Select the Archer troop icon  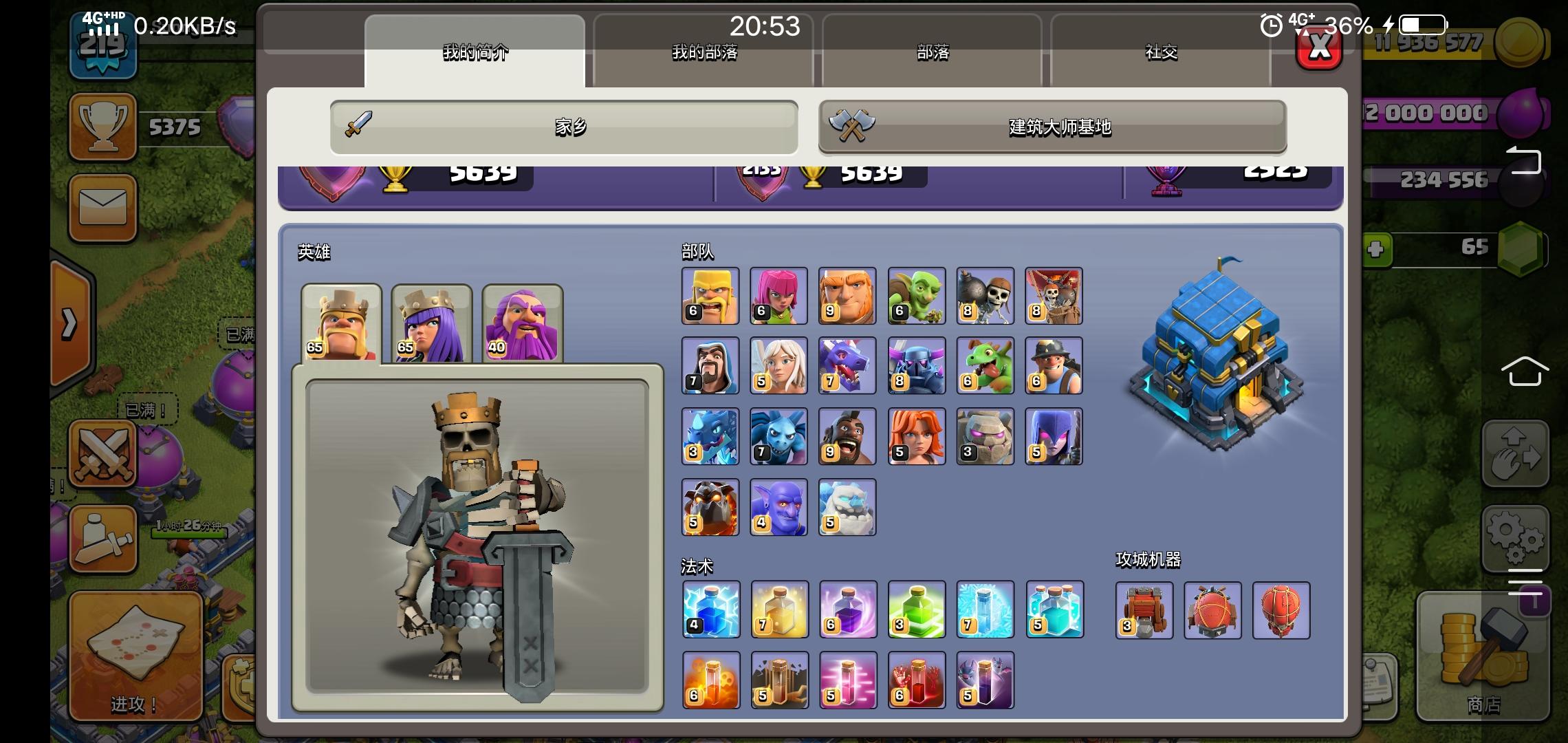point(779,296)
